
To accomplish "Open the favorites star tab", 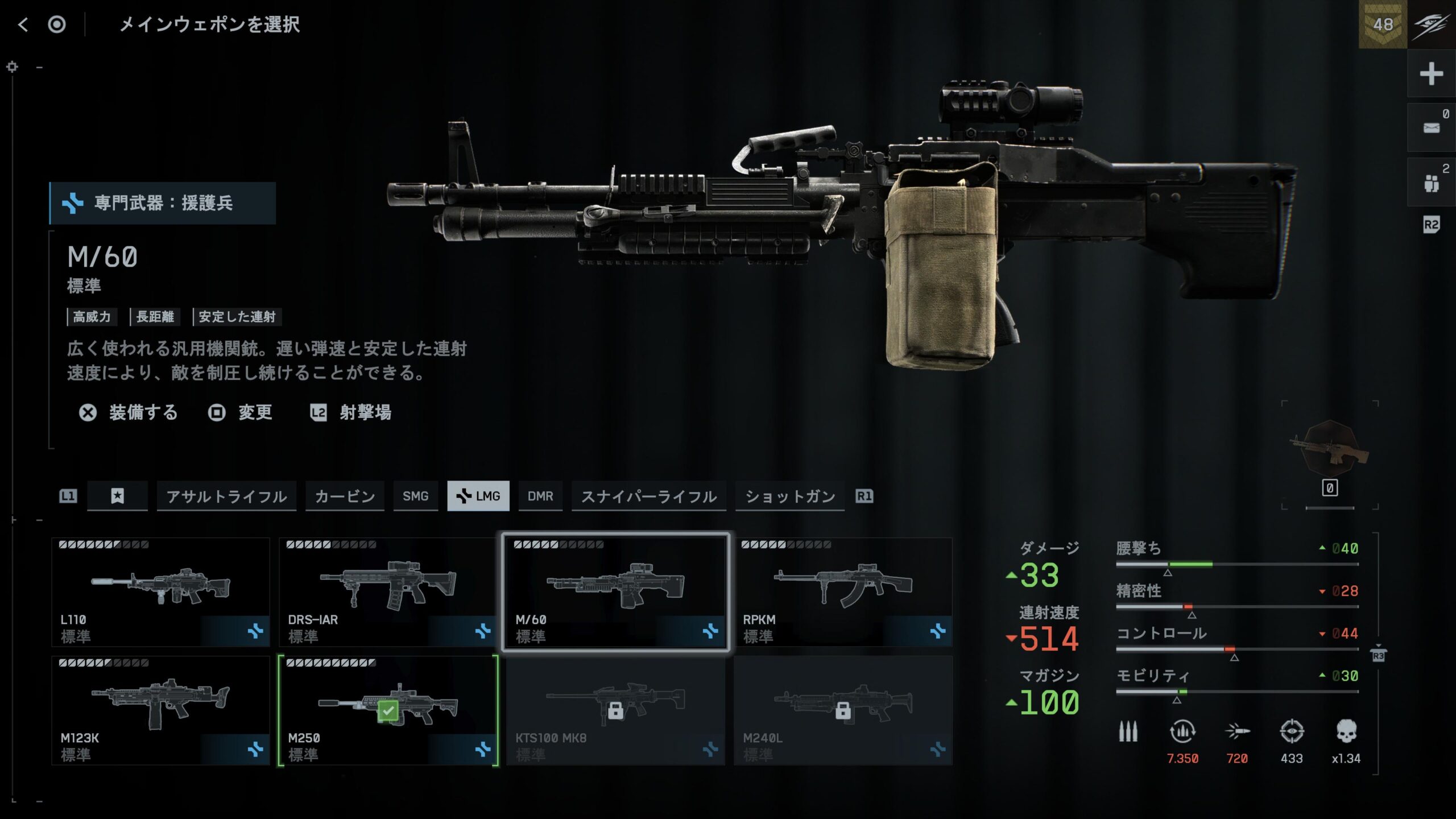I will tap(117, 497).
